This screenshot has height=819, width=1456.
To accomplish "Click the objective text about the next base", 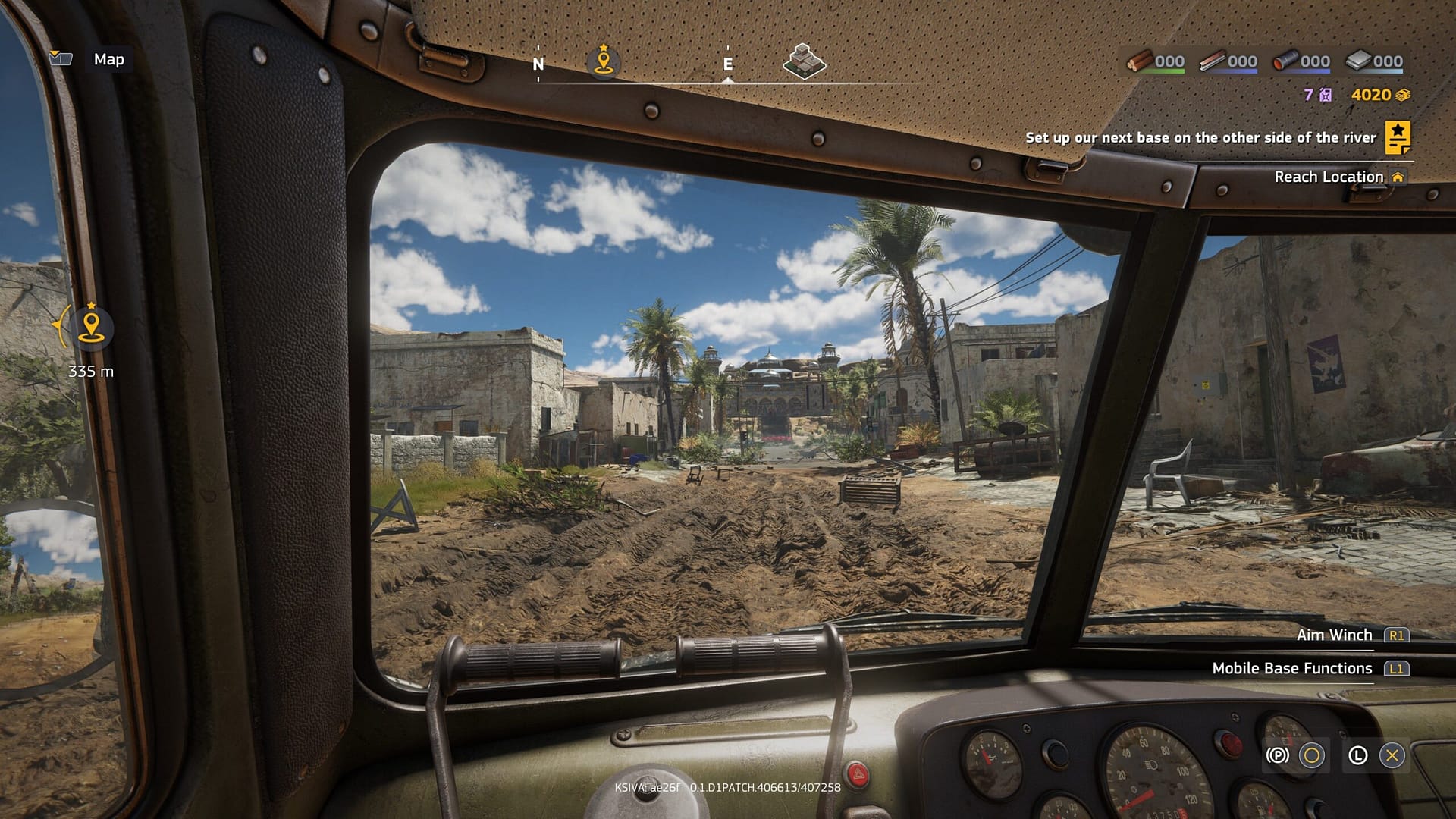I will pyautogui.click(x=1200, y=139).
